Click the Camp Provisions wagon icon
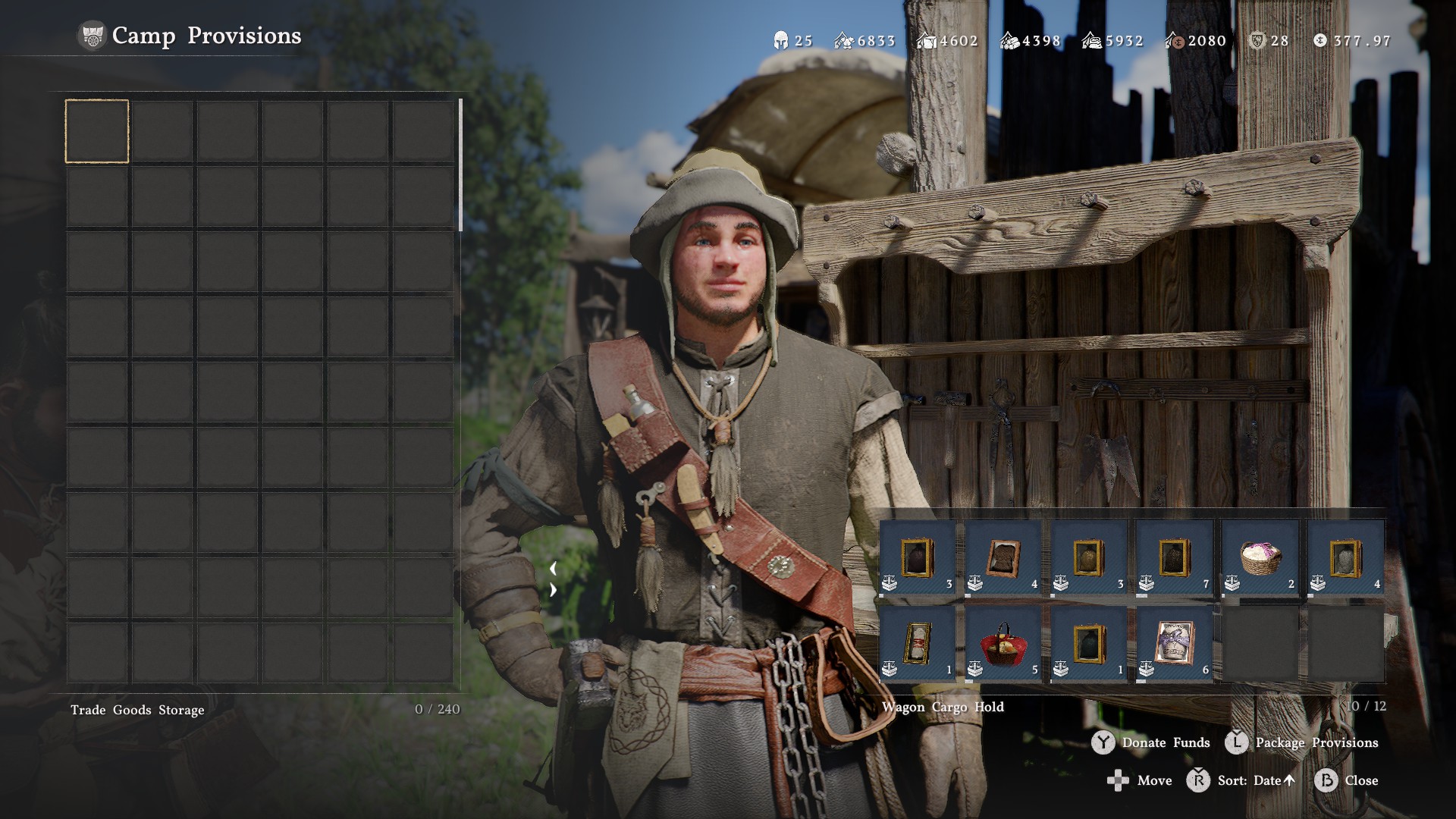Image resolution: width=1456 pixels, height=819 pixels. [x=91, y=34]
